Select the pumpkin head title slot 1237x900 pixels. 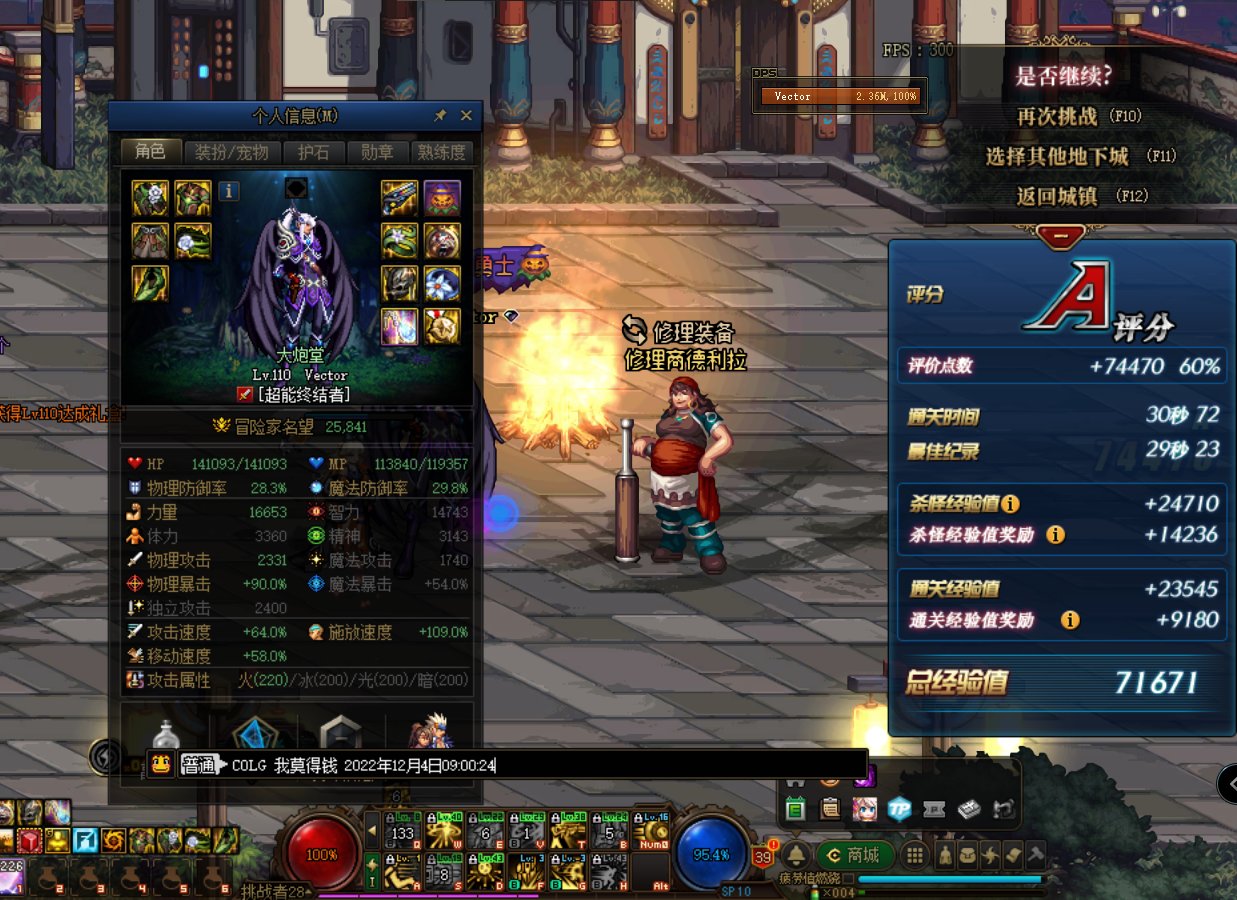442,198
